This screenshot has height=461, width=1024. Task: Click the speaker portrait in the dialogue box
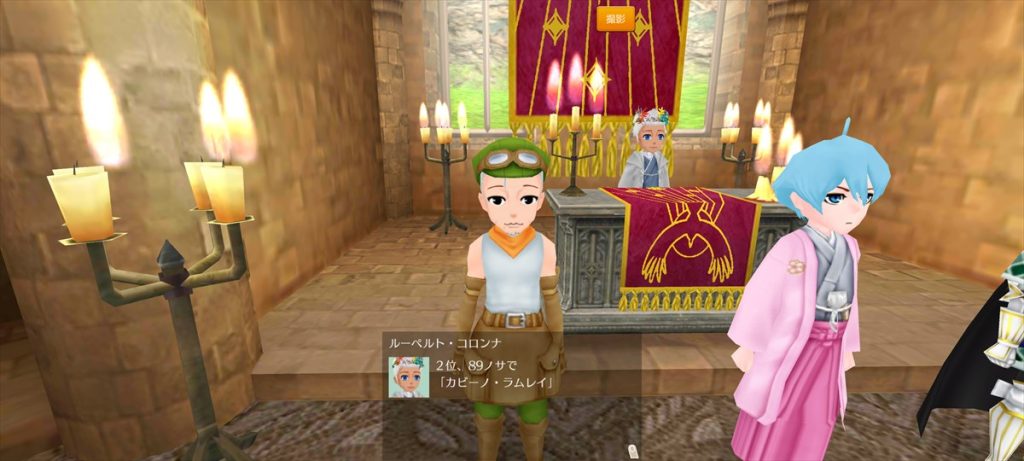click(x=408, y=375)
